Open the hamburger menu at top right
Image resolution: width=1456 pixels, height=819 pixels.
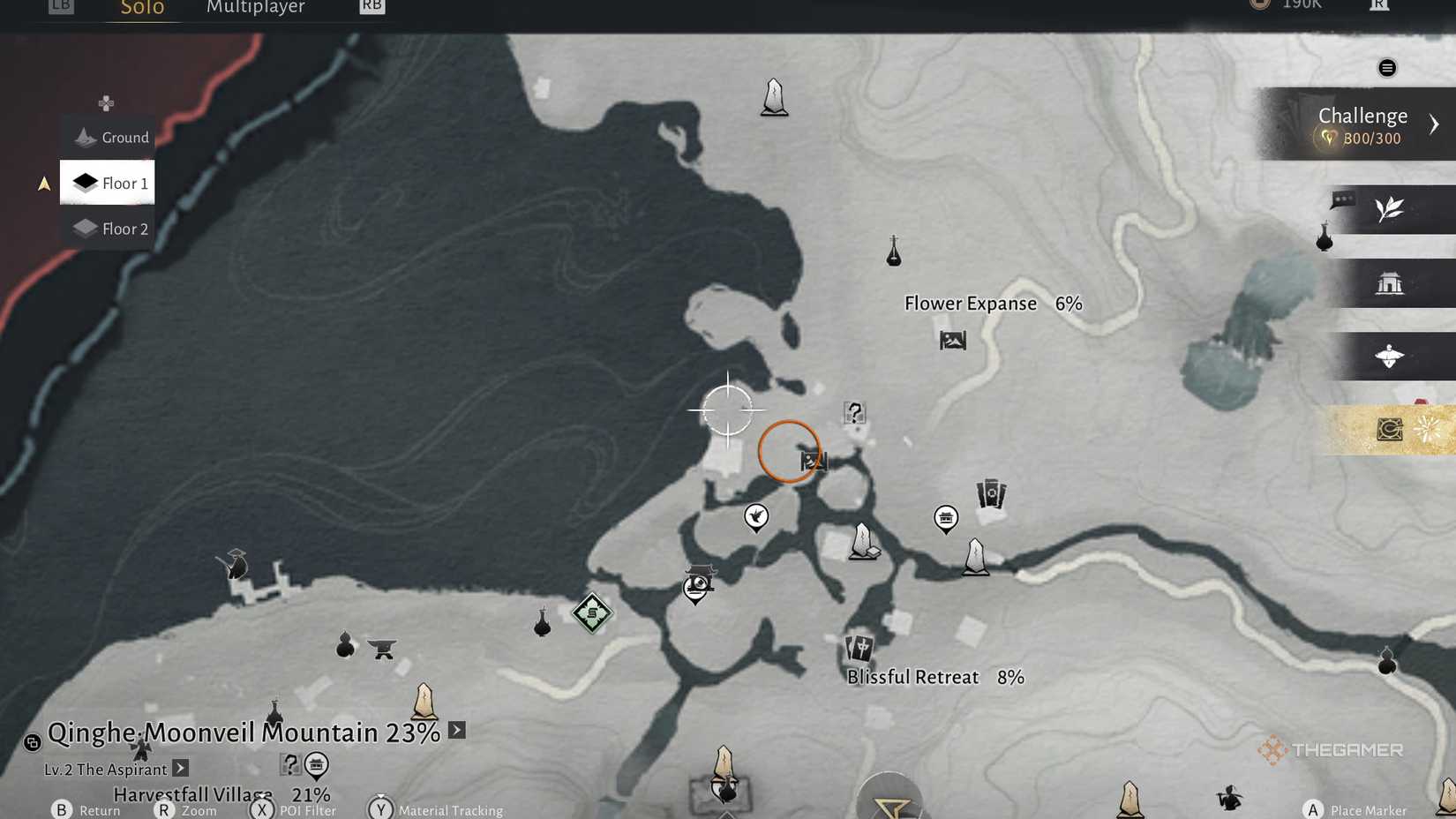pos(1386,67)
